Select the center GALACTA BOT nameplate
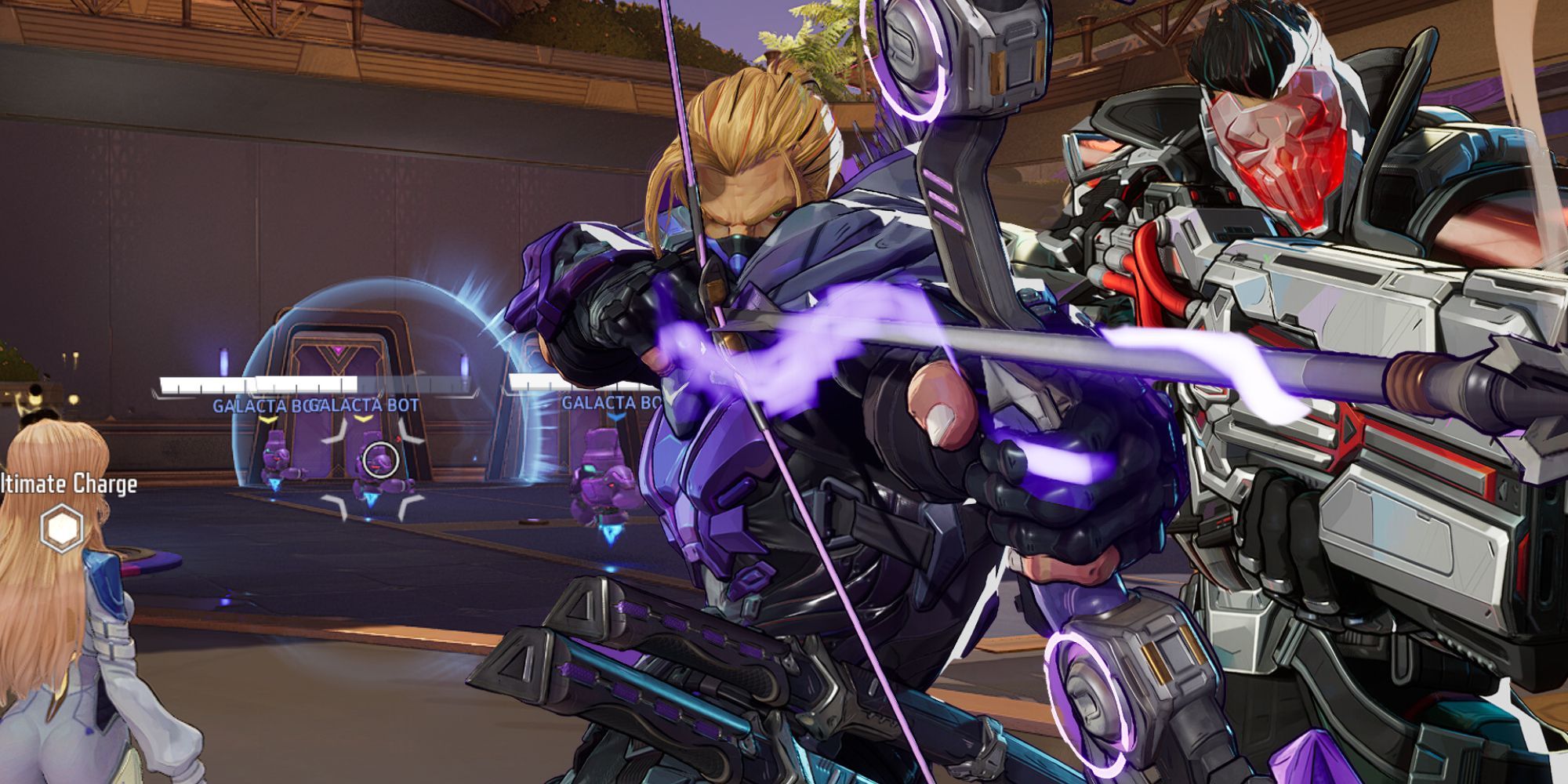1568x784 pixels. click(x=363, y=404)
